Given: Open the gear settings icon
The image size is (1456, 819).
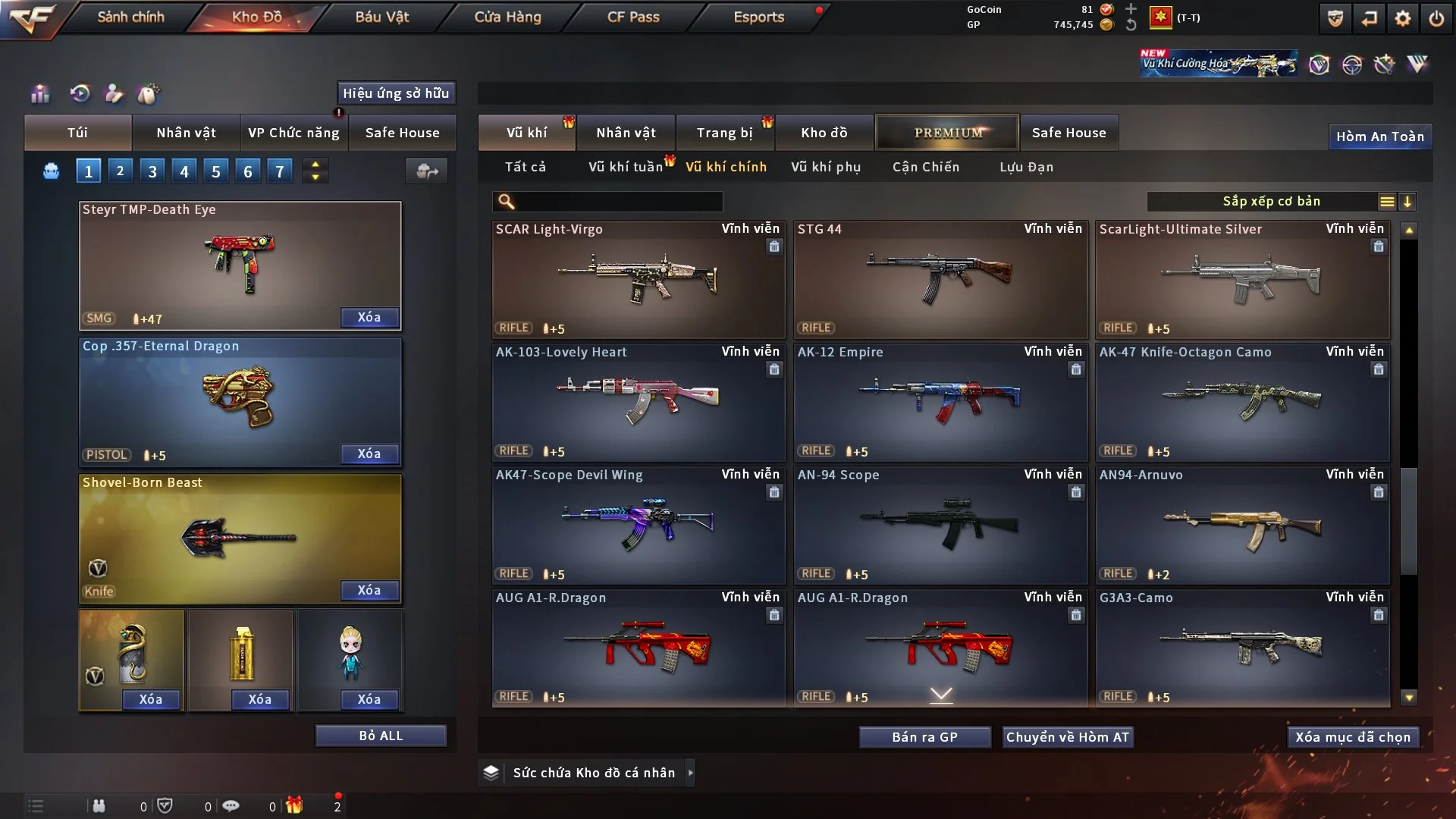Looking at the screenshot, I should [x=1403, y=18].
